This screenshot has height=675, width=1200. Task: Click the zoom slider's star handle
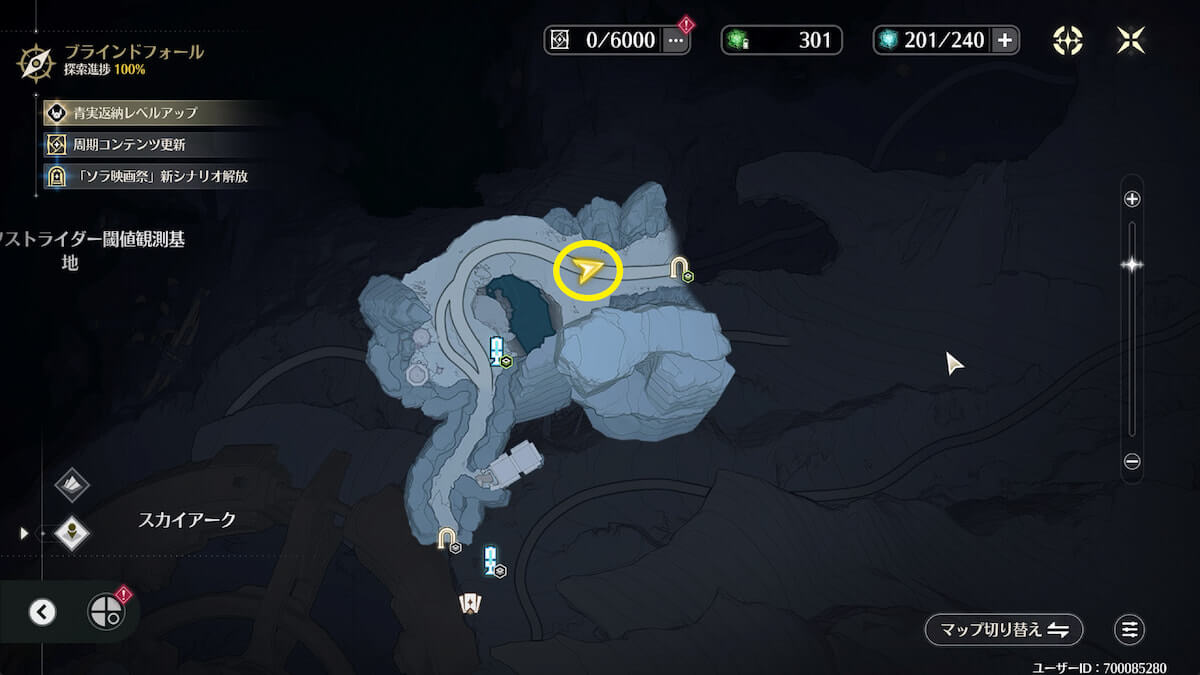[x=1132, y=265]
